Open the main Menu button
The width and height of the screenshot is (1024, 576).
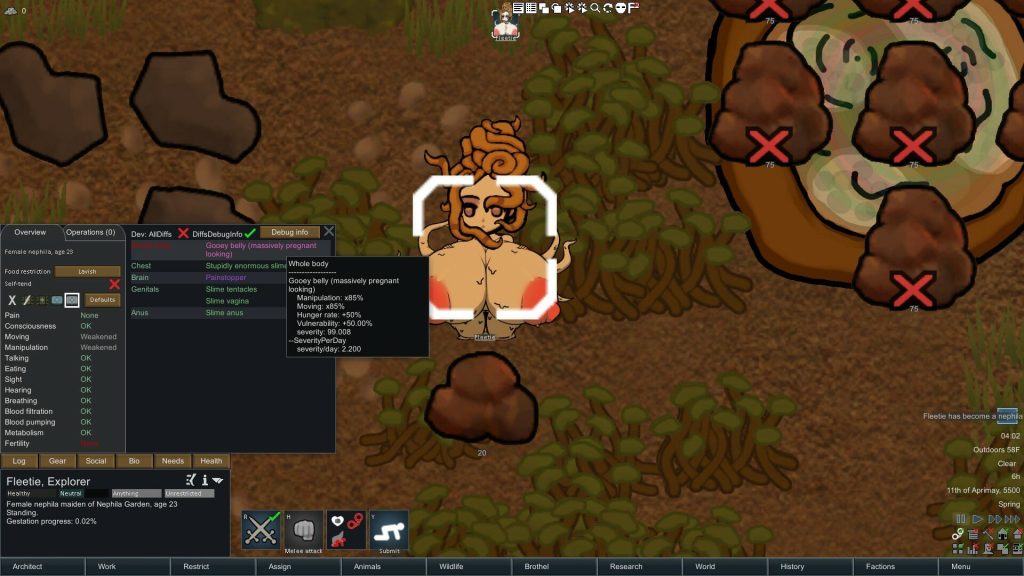(x=960, y=566)
